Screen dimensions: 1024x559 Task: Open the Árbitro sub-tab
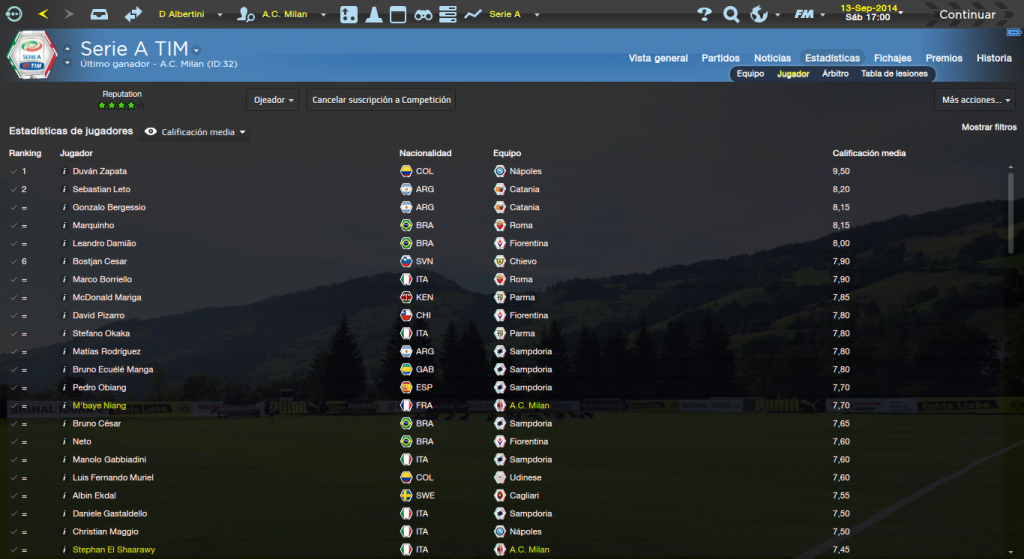point(835,74)
